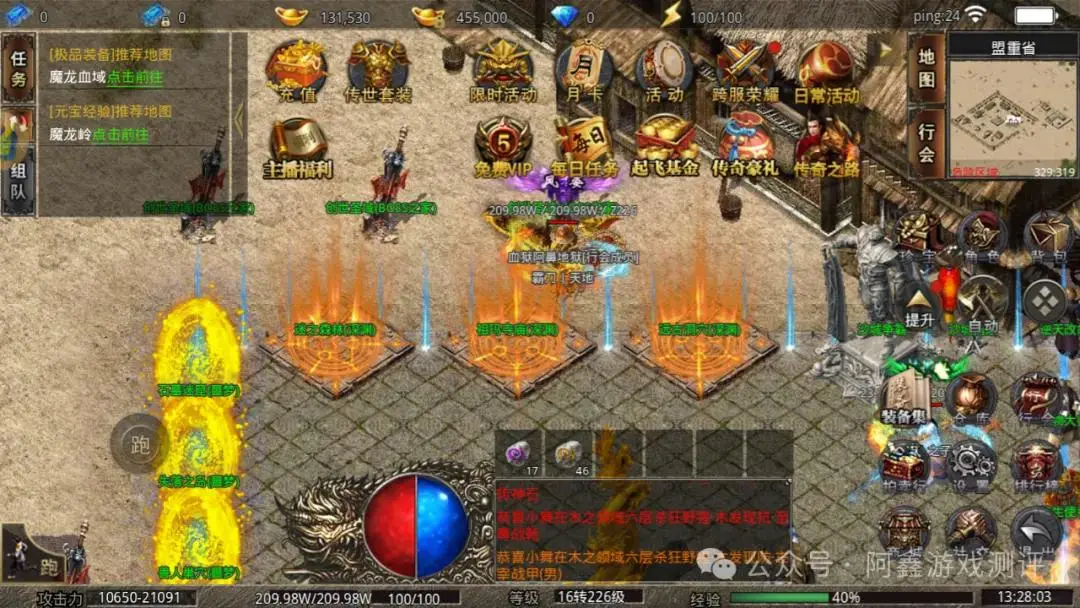Claim the 免费VIP badge icon
This screenshot has width=1080, height=608.
(x=503, y=145)
